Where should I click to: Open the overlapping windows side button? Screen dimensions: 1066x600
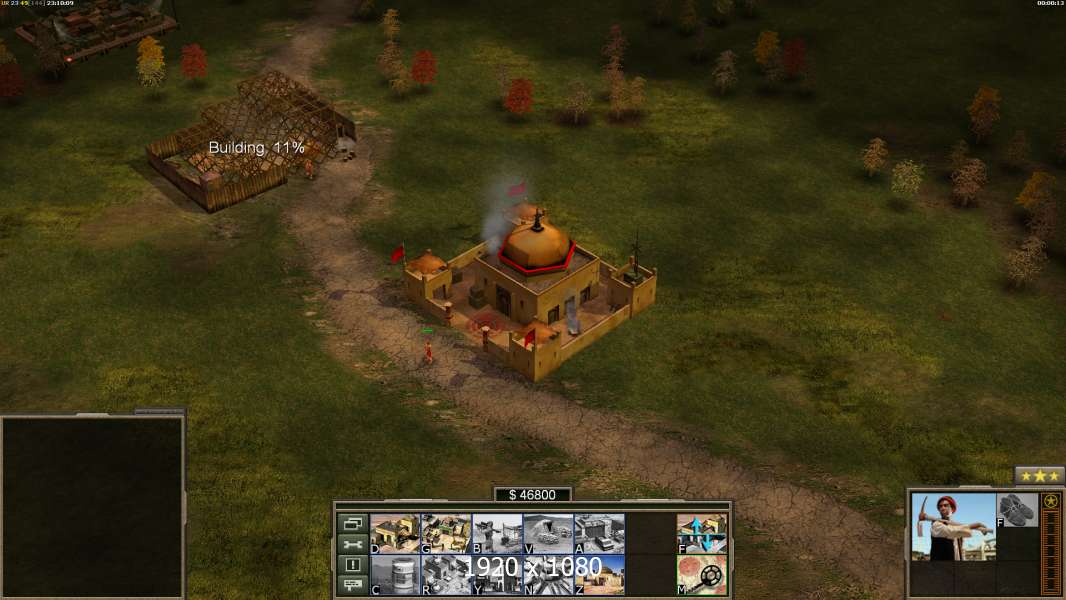[352, 523]
